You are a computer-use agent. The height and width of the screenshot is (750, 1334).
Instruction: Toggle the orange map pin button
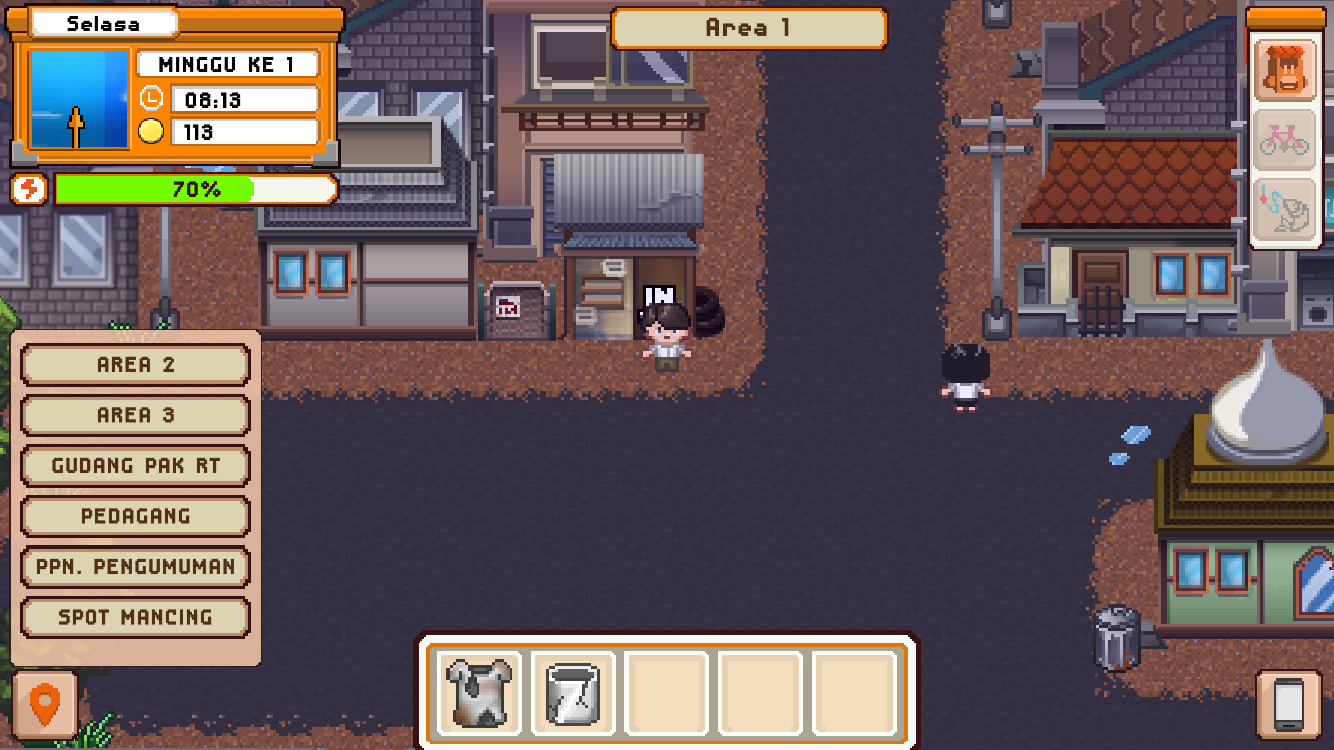(45, 705)
